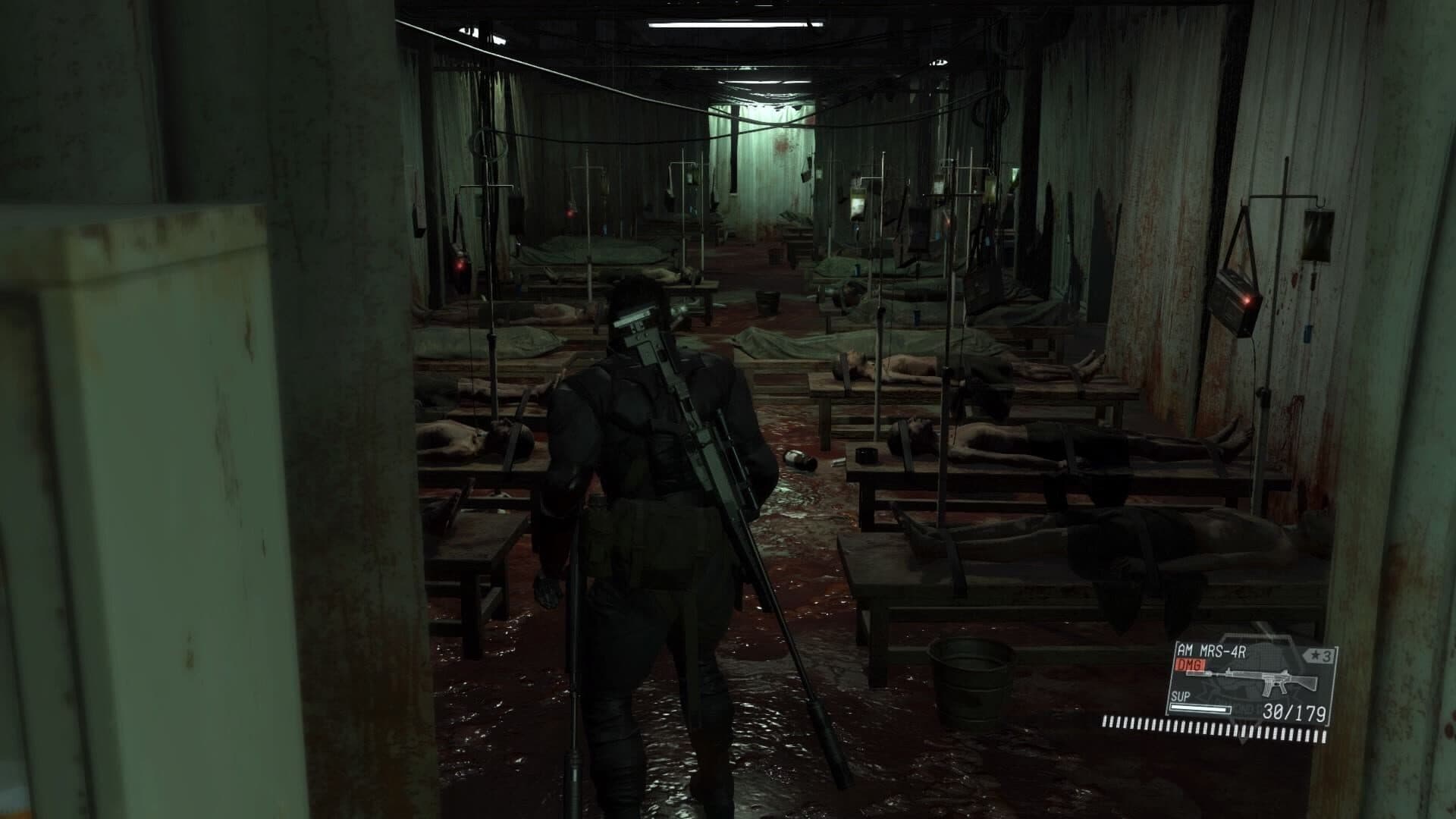Viewport: 1456px width, 819px height.
Task: Click the star rank 3 badge
Action: pyautogui.click(x=1319, y=655)
